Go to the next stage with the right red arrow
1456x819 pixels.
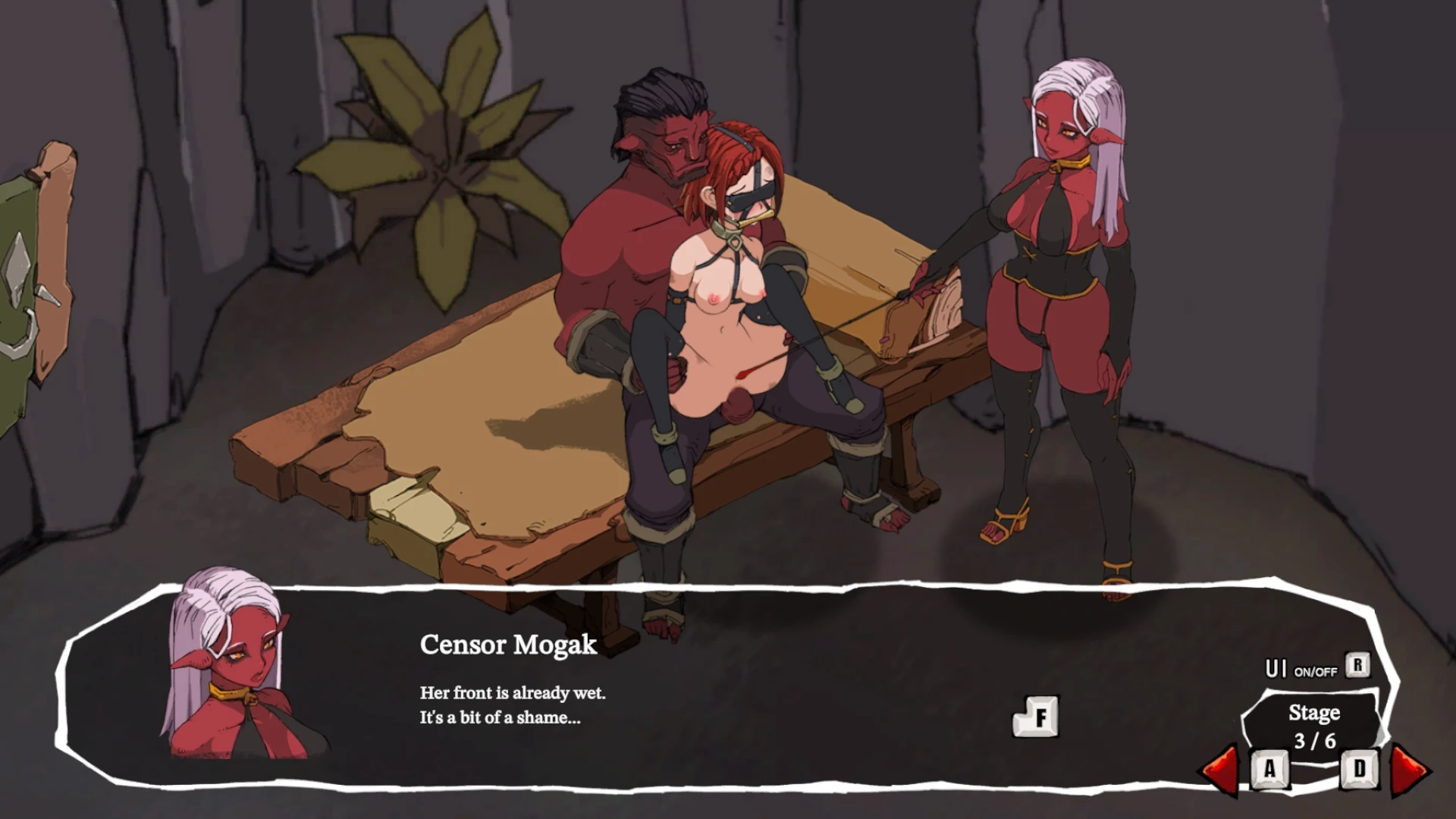pos(1410,770)
